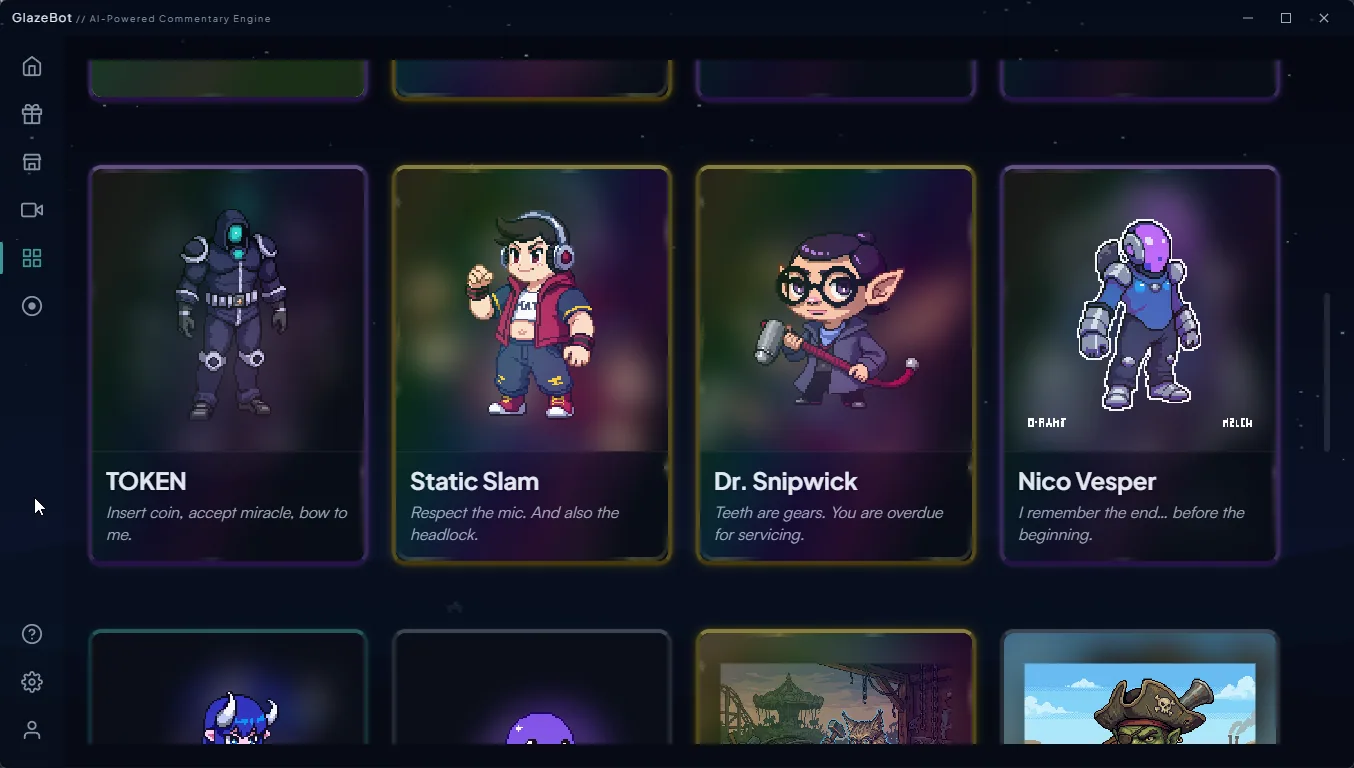
Task: Select the Static Slam character card
Action: [x=531, y=363]
